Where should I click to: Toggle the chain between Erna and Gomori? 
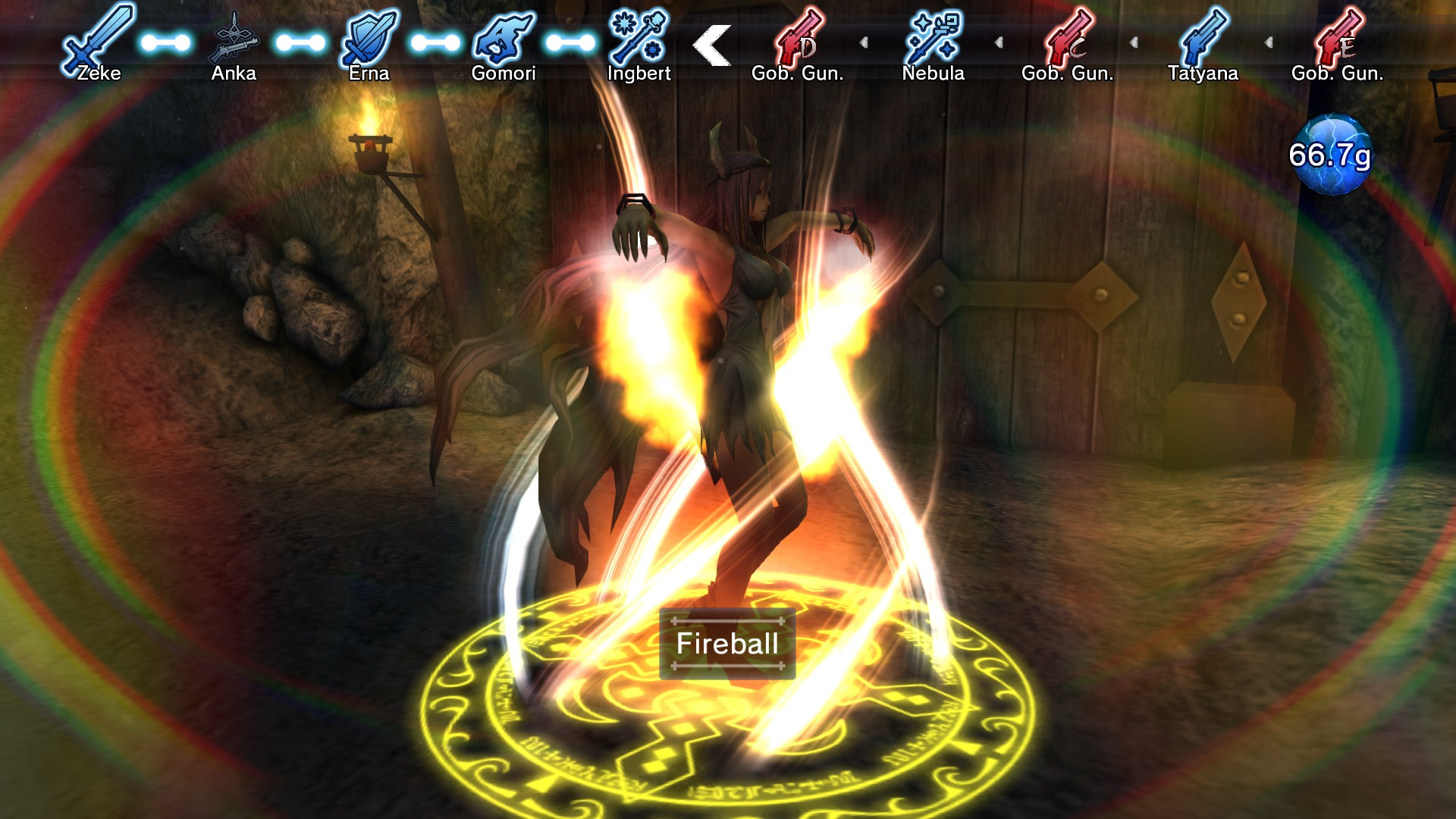(x=438, y=43)
